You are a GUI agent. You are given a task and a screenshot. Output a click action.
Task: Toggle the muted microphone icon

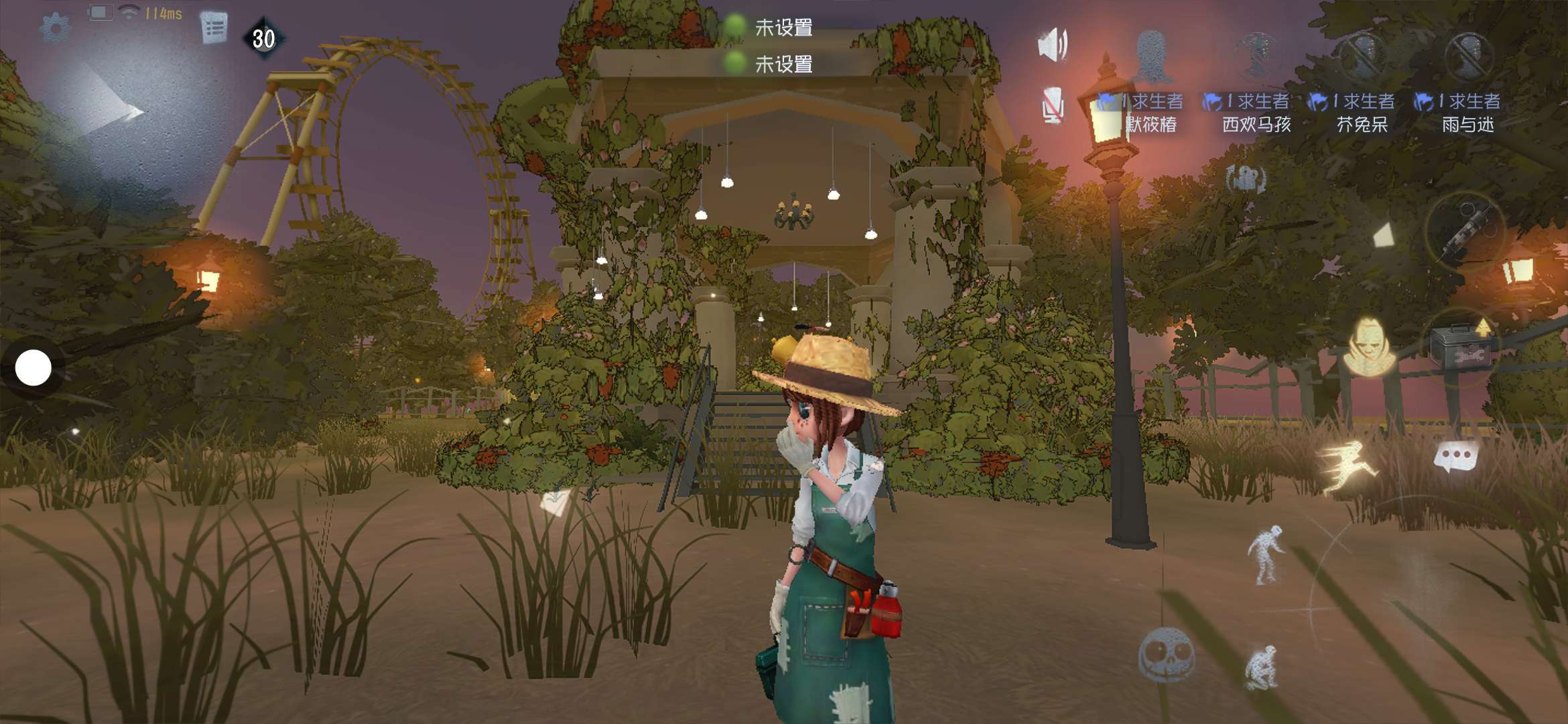[x=1052, y=106]
